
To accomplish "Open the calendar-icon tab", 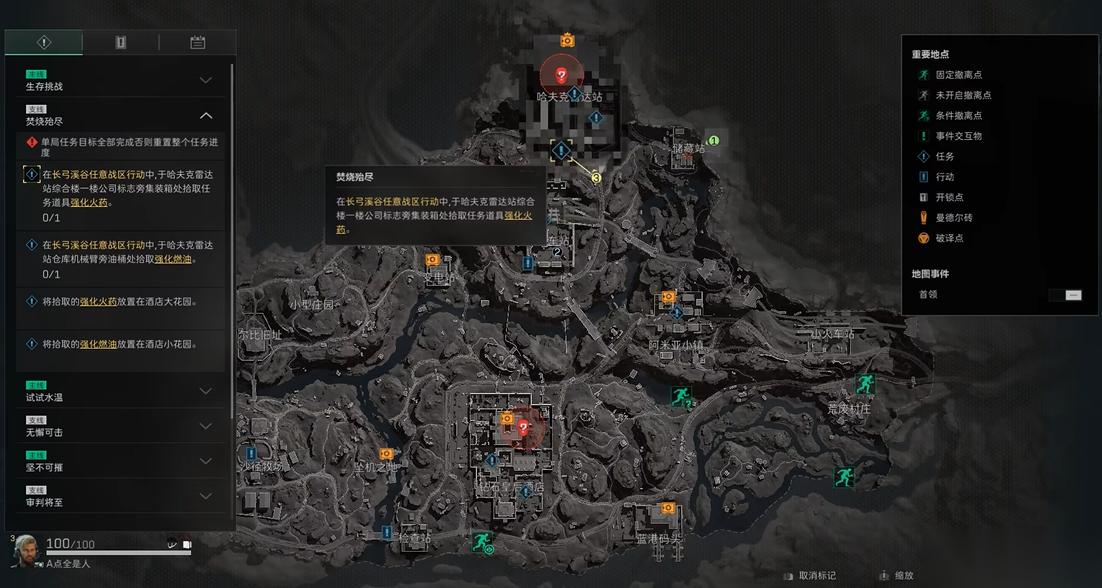I will click(197, 42).
